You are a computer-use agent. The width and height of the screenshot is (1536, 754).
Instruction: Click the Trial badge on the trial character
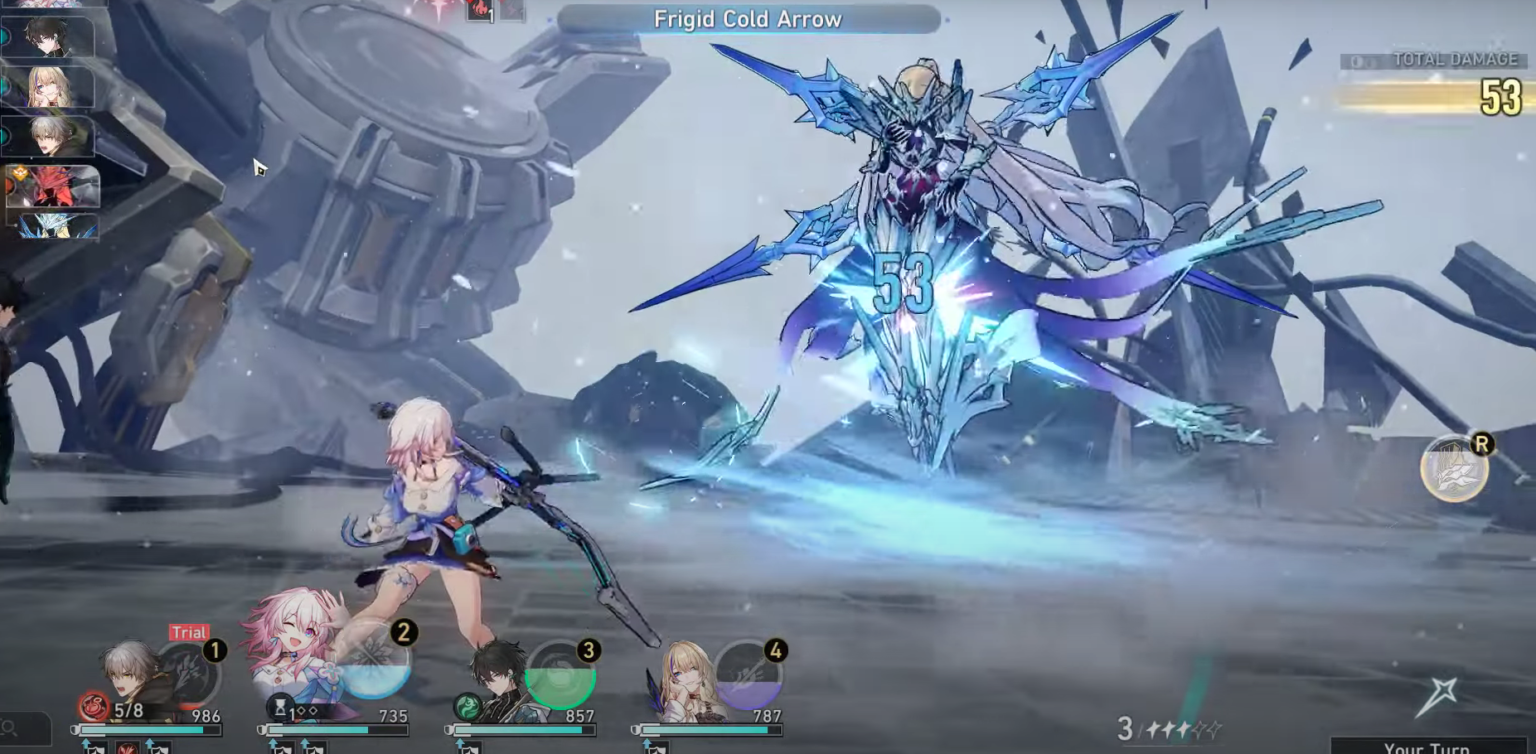pyautogui.click(x=190, y=632)
